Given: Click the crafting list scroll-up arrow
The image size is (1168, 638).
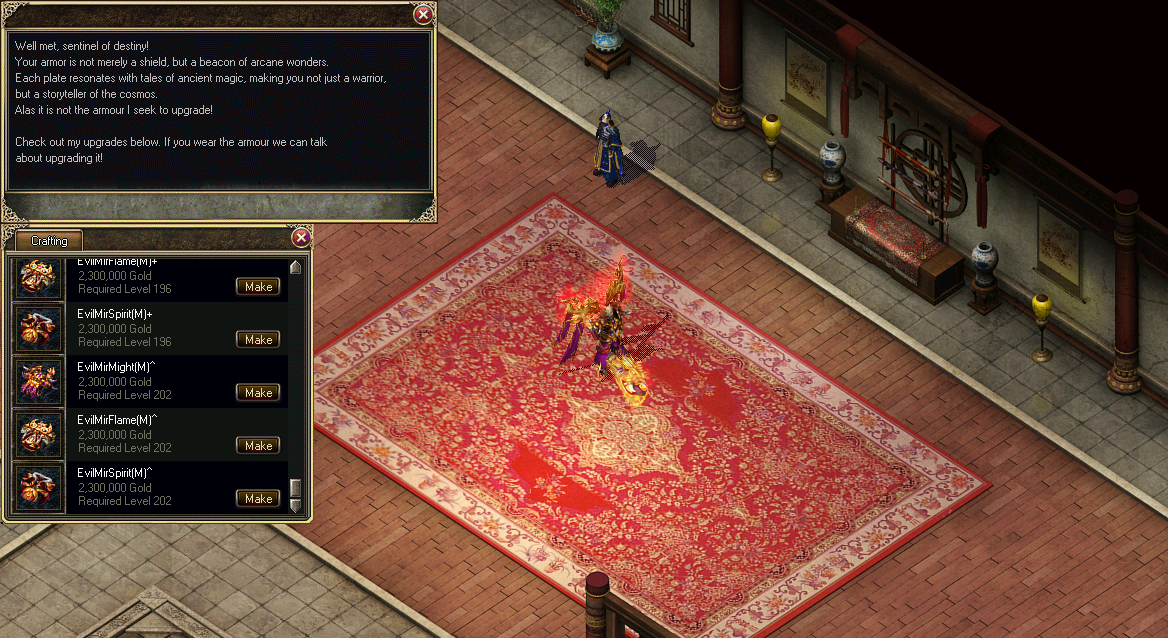Looking at the screenshot, I should pos(295,267).
